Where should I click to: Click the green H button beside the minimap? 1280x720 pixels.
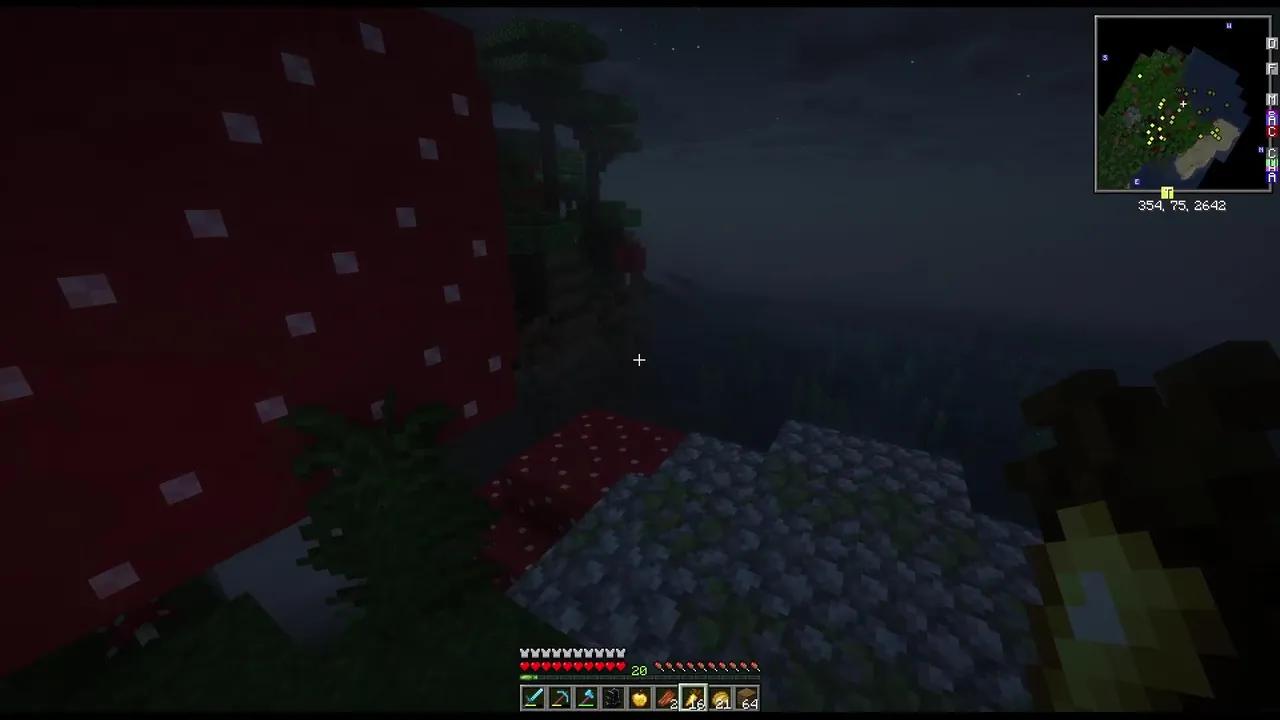pos(1271,162)
